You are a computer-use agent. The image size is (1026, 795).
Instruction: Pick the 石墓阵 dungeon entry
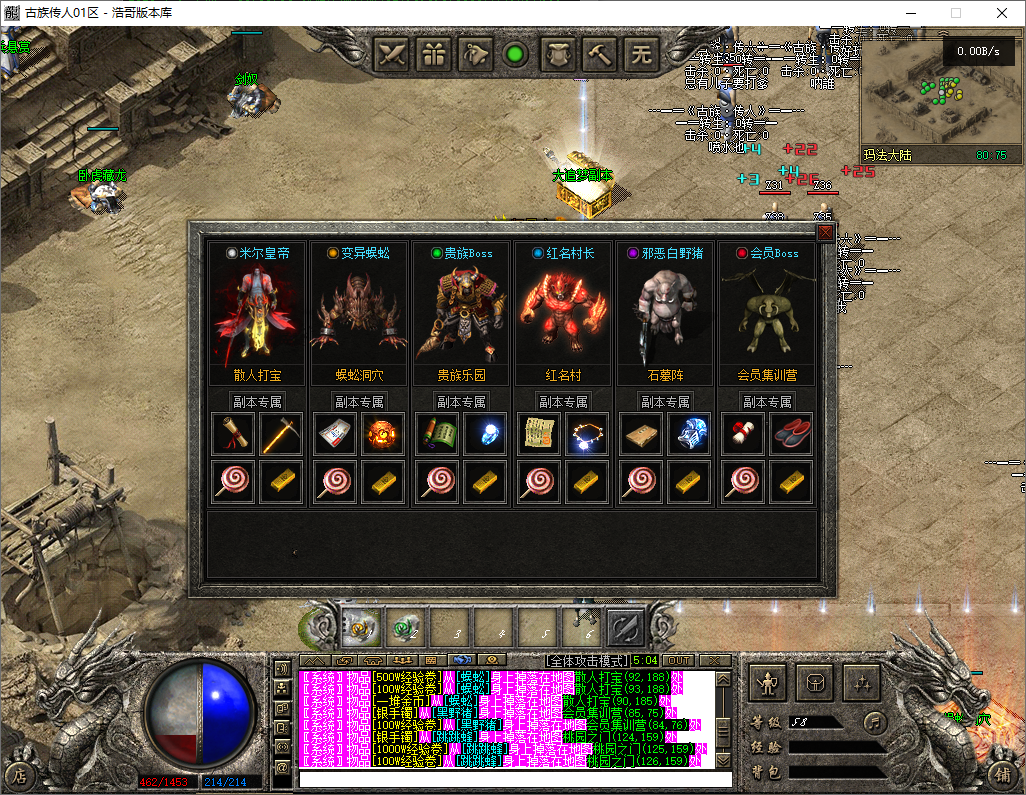click(x=665, y=375)
